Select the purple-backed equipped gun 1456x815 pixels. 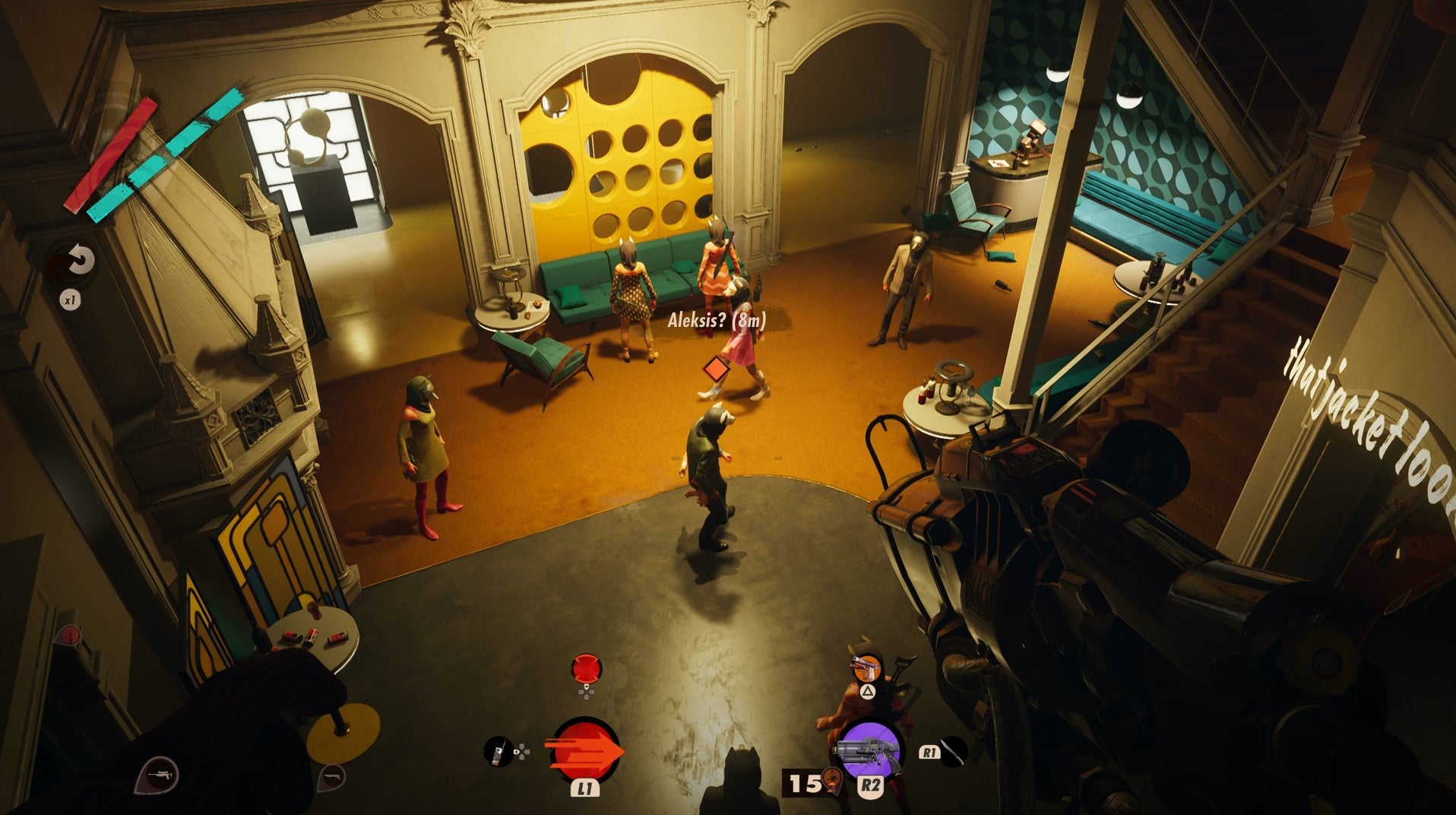pyautogui.click(x=869, y=750)
